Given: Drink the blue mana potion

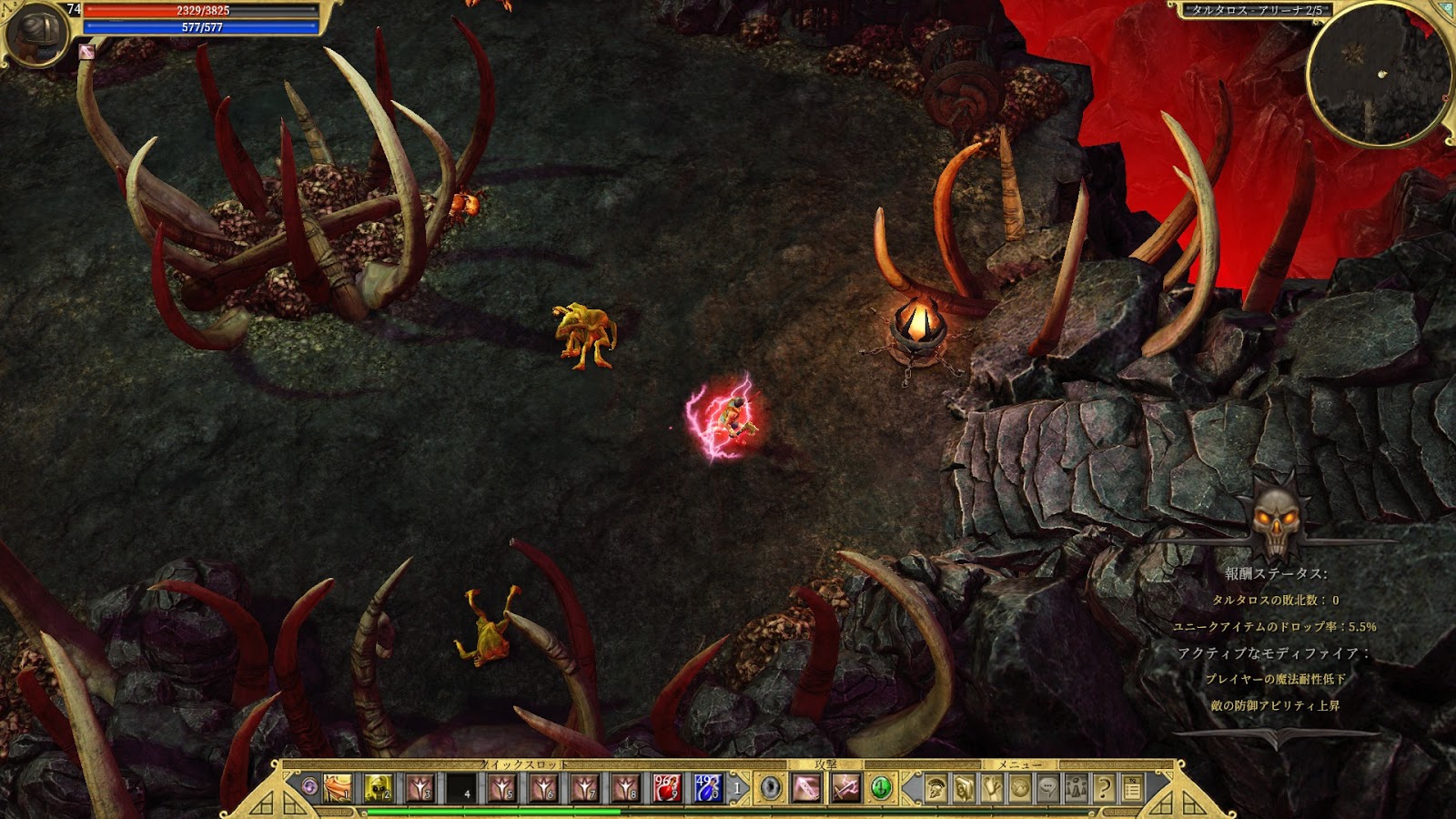Looking at the screenshot, I should [707, 787].
